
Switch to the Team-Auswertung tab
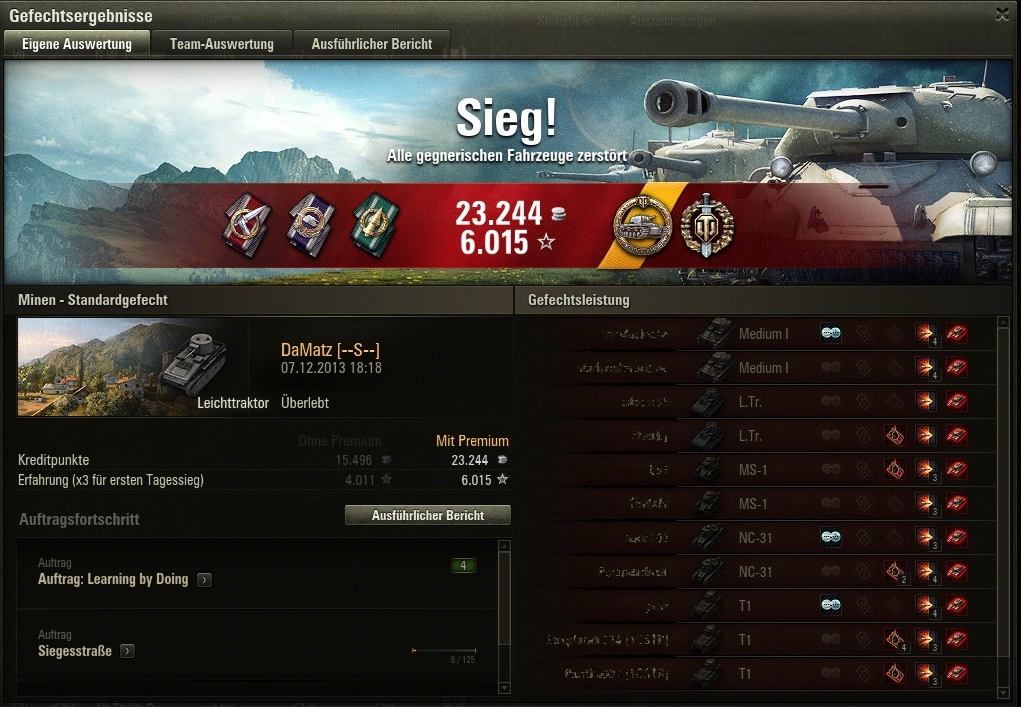(x=221, y=44)
